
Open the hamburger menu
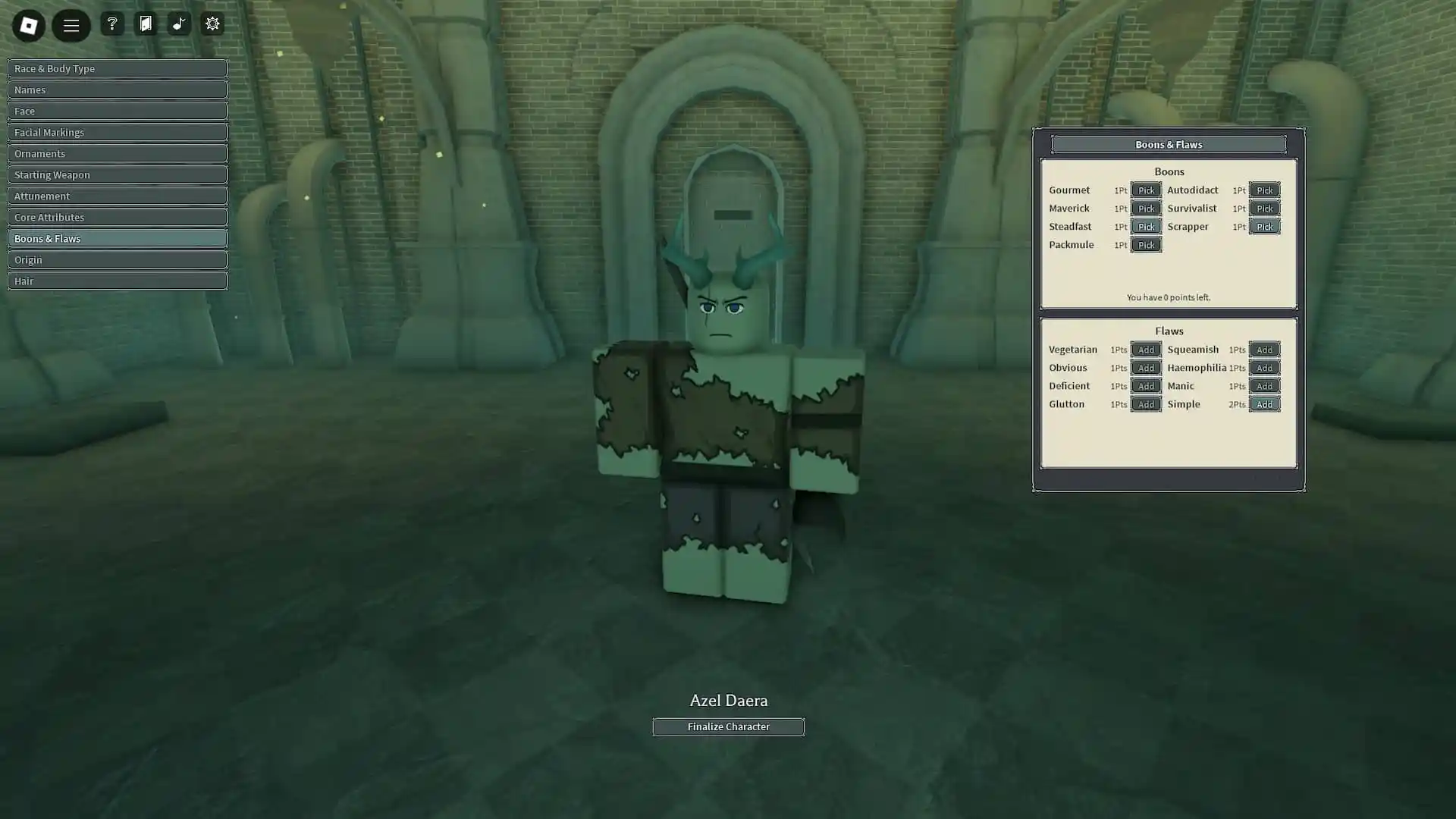(71, 25)
